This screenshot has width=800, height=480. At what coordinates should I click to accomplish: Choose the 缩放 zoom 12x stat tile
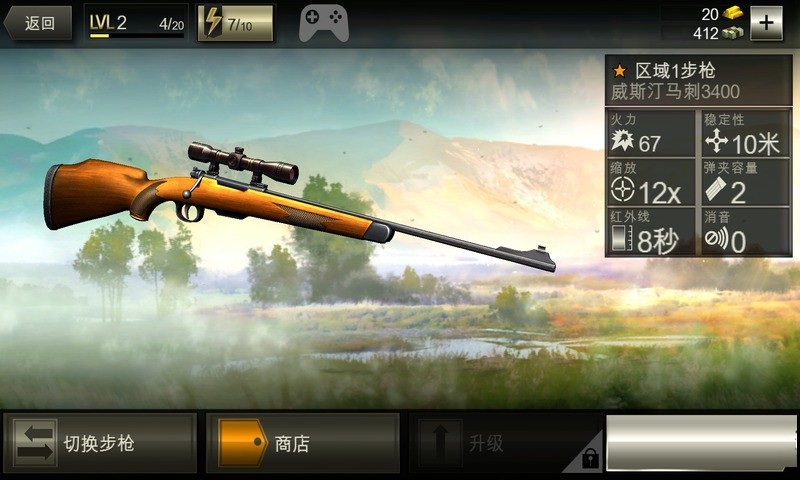[650, 183]
